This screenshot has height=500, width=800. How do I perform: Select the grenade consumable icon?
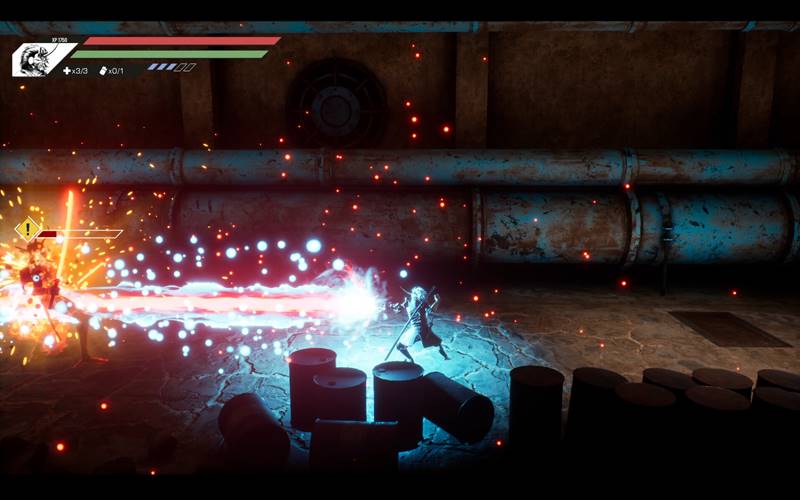pos(103,70)
